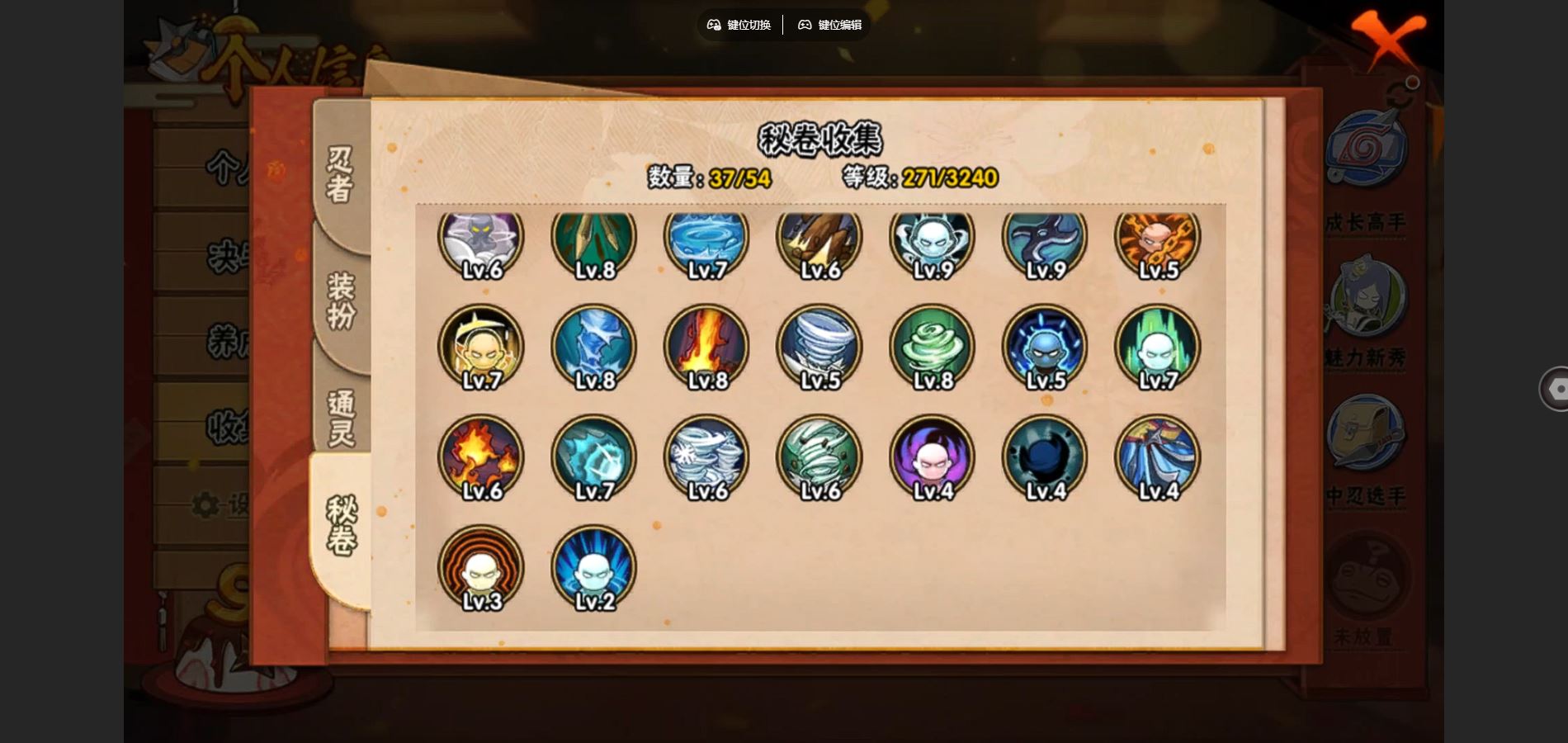Select the Lv.7 golden lightning figure scroll
This screenshot has width=1568, height=743.
[x=481, y=347]
